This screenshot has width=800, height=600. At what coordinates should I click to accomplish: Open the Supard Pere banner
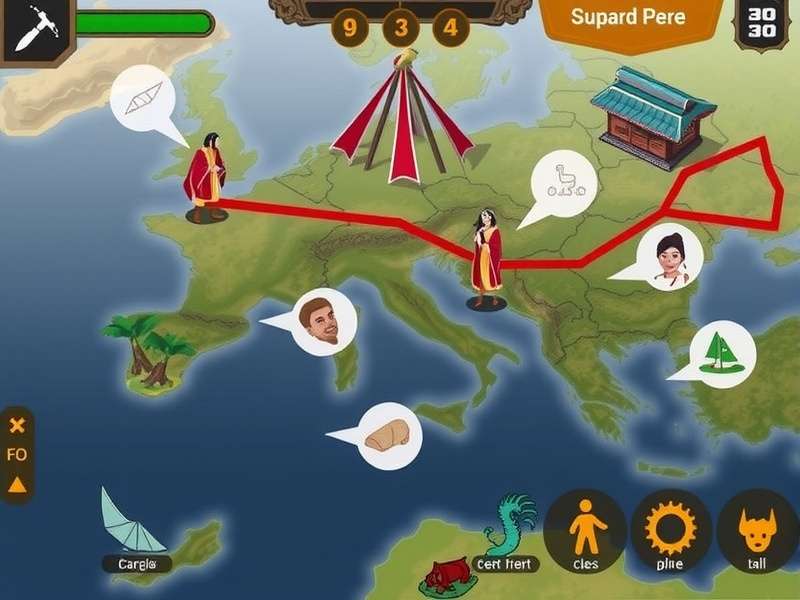(629, 19)
